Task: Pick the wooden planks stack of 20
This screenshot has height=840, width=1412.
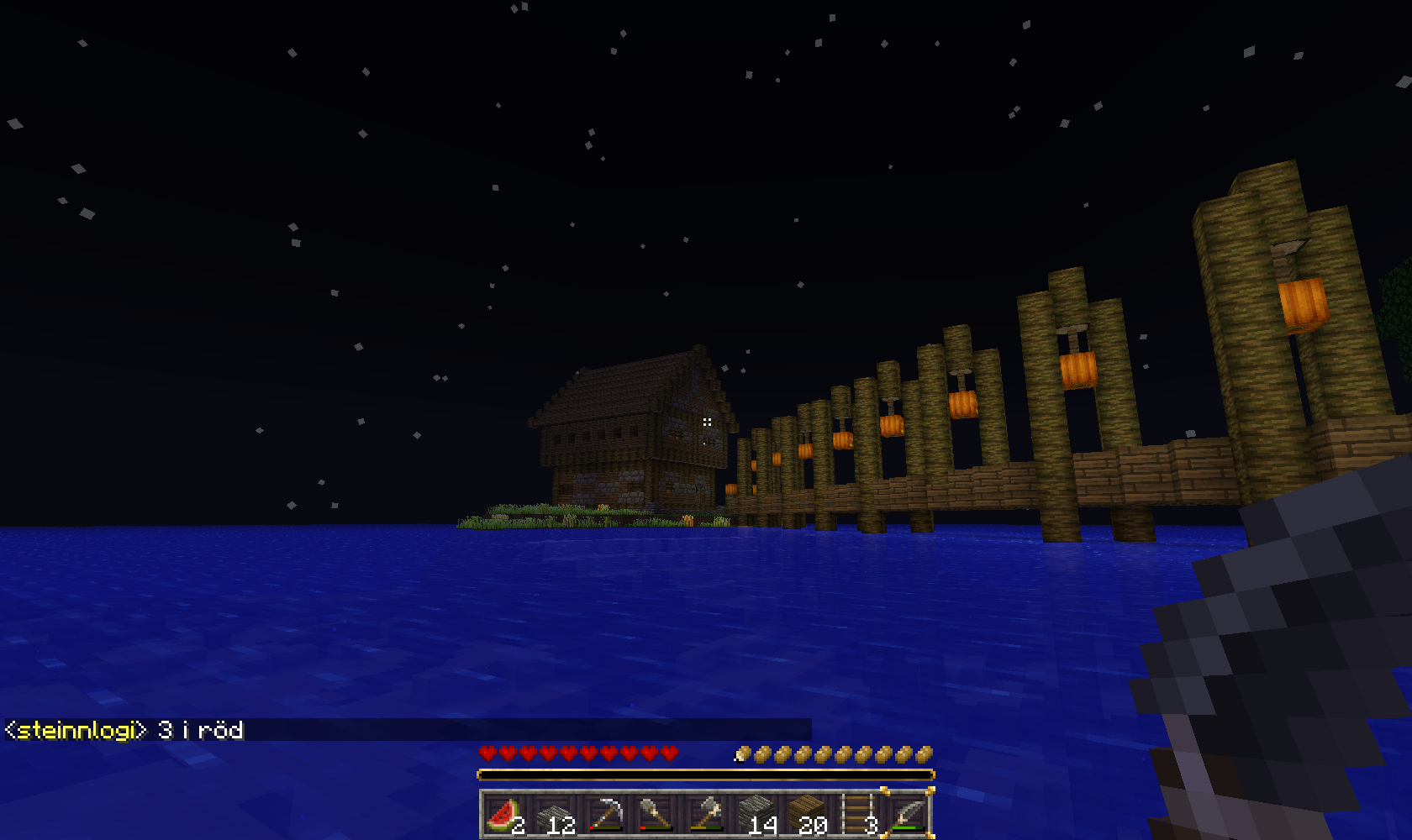Action: pyautogui.click(x=807, y=815)
